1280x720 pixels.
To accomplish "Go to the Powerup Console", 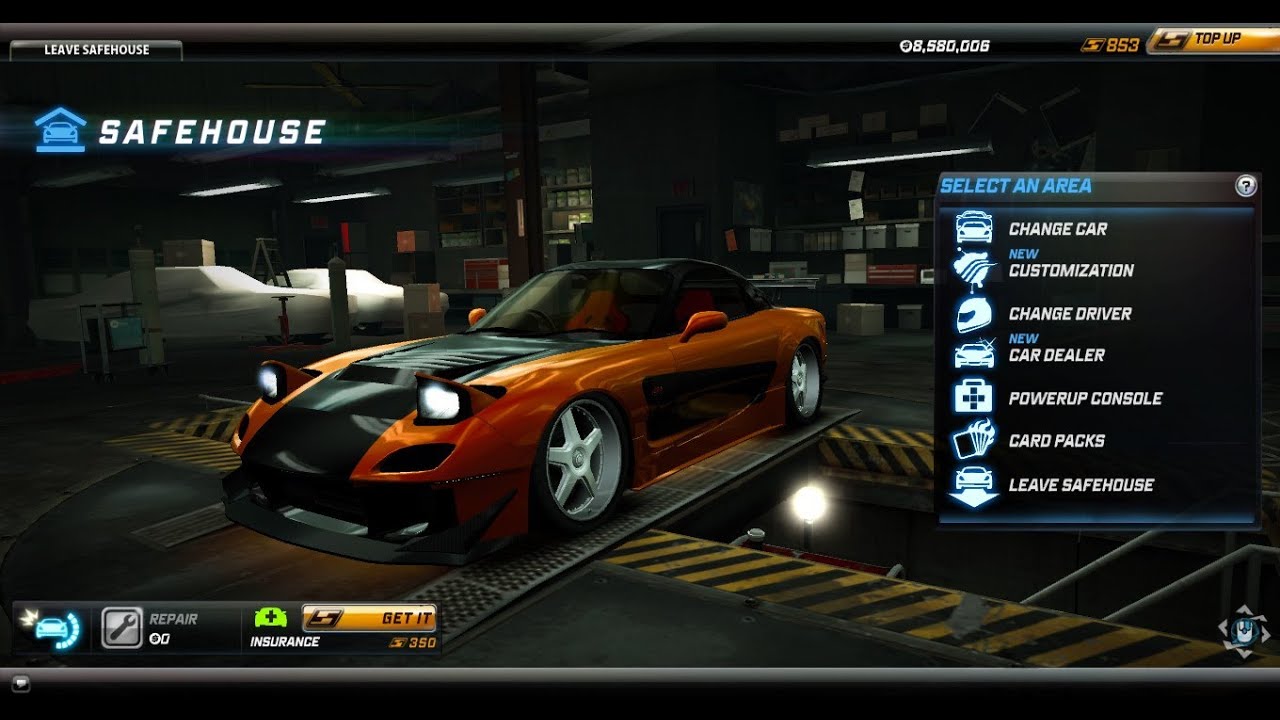I will point(1085,398).
